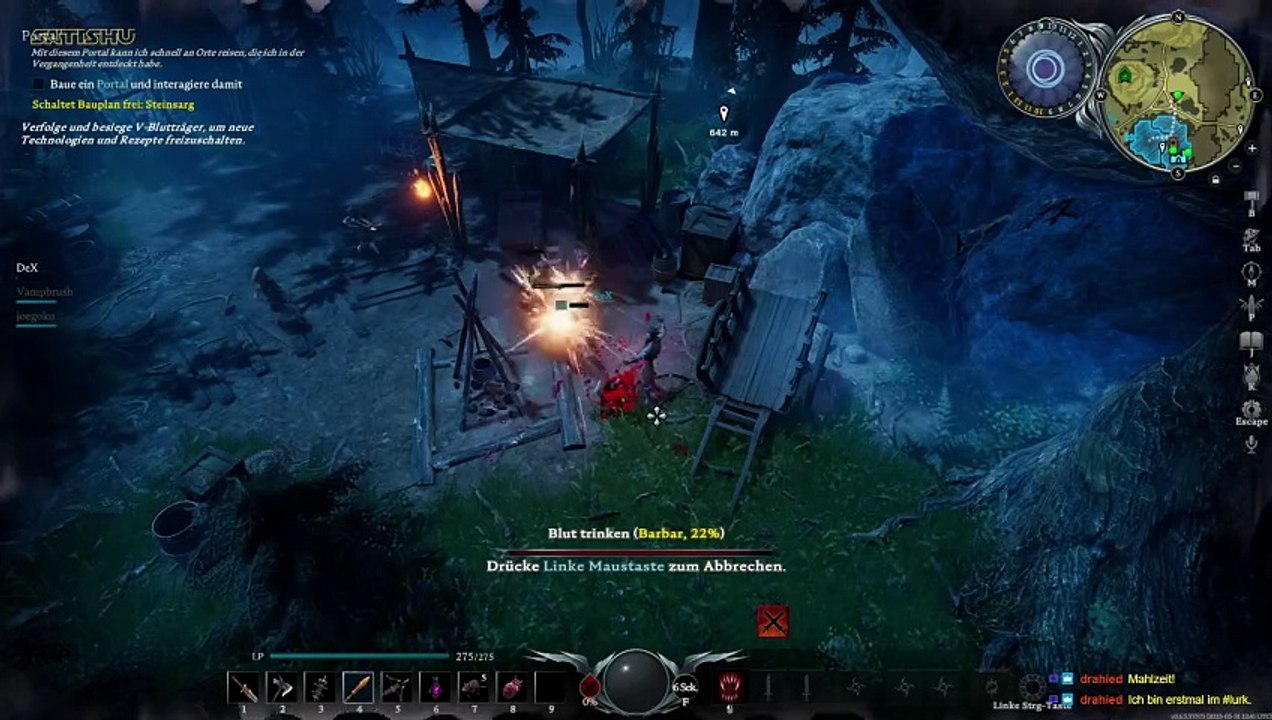This screenshot has width=1272, height=720.
Task: Open the book journal icon
Action: coord(1250,342)
